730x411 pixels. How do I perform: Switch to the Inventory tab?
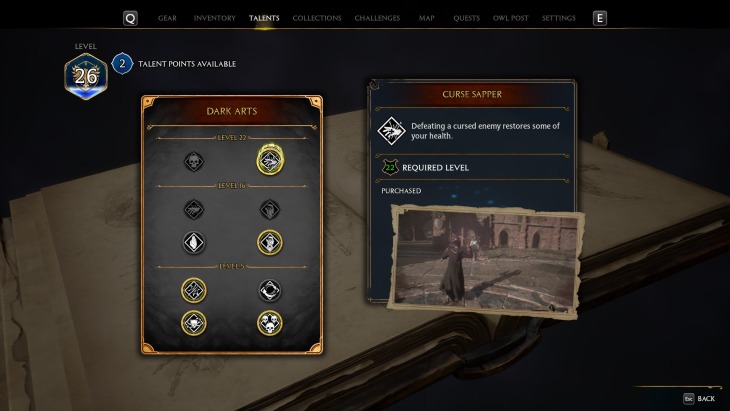(x=215, y=18)
